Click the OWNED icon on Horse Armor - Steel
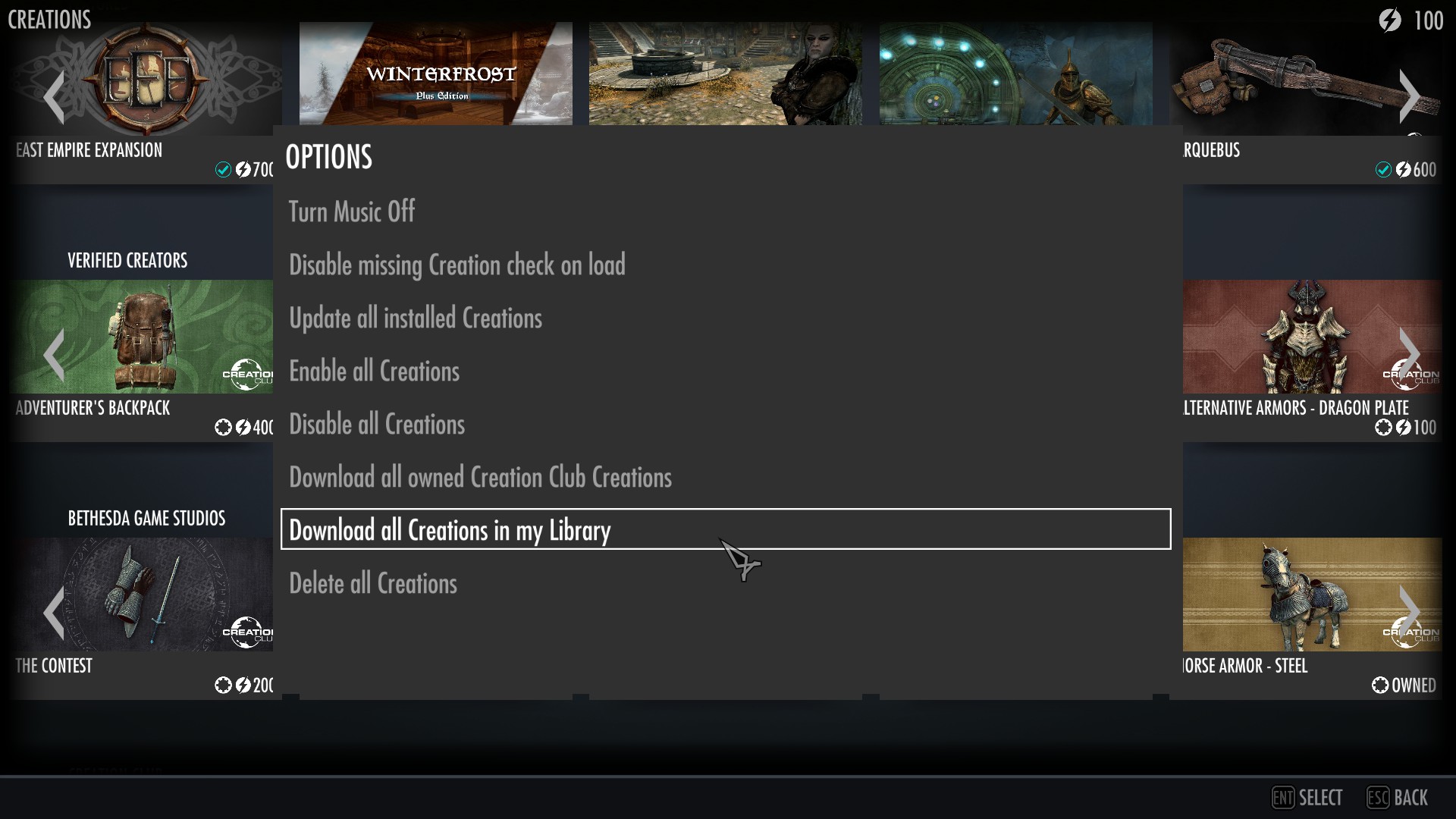The image size is (1456, 819). pyautogui.click(x=1379, y=685)
